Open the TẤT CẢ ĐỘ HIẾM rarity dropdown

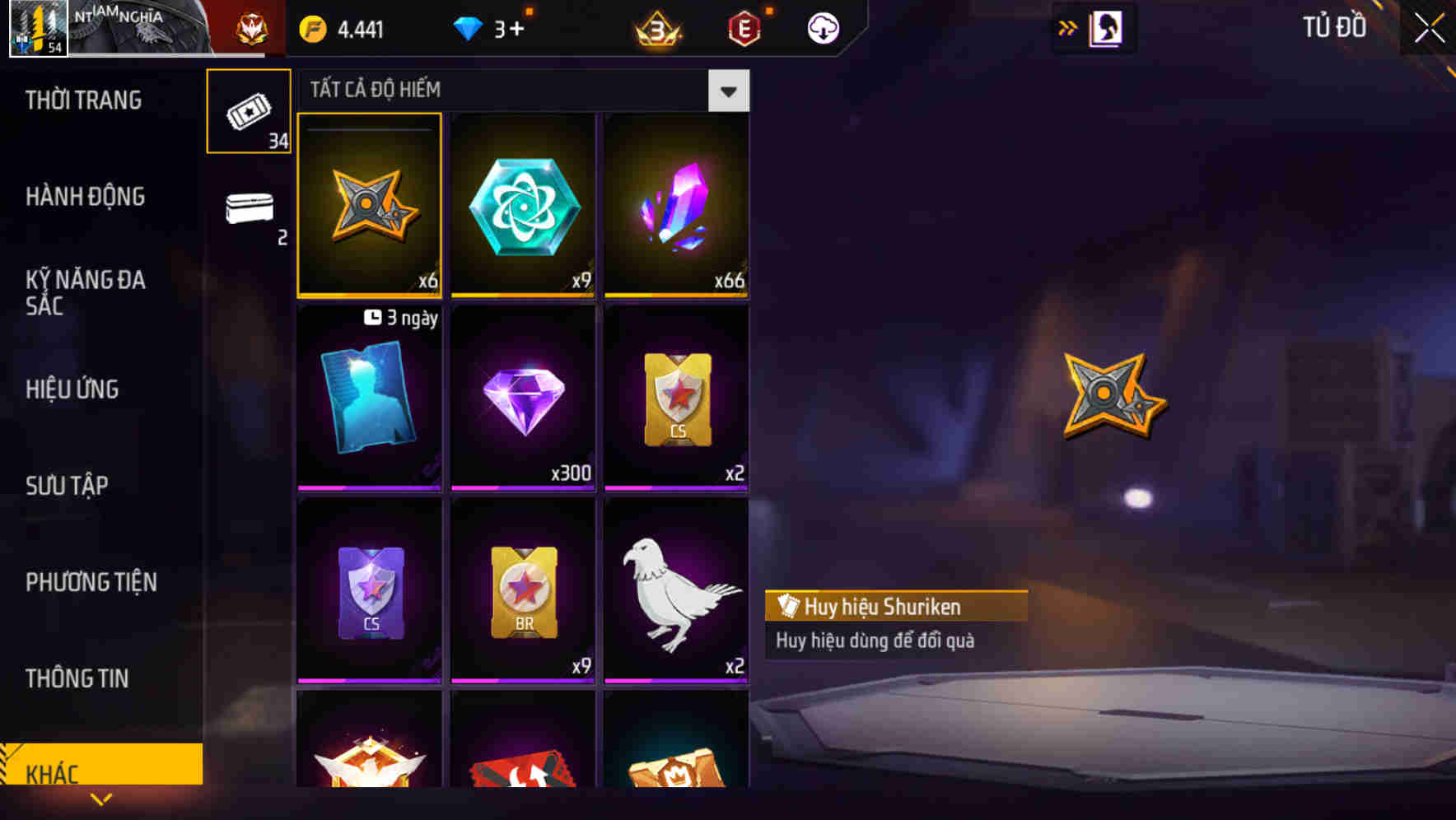[x=728, y=91]
